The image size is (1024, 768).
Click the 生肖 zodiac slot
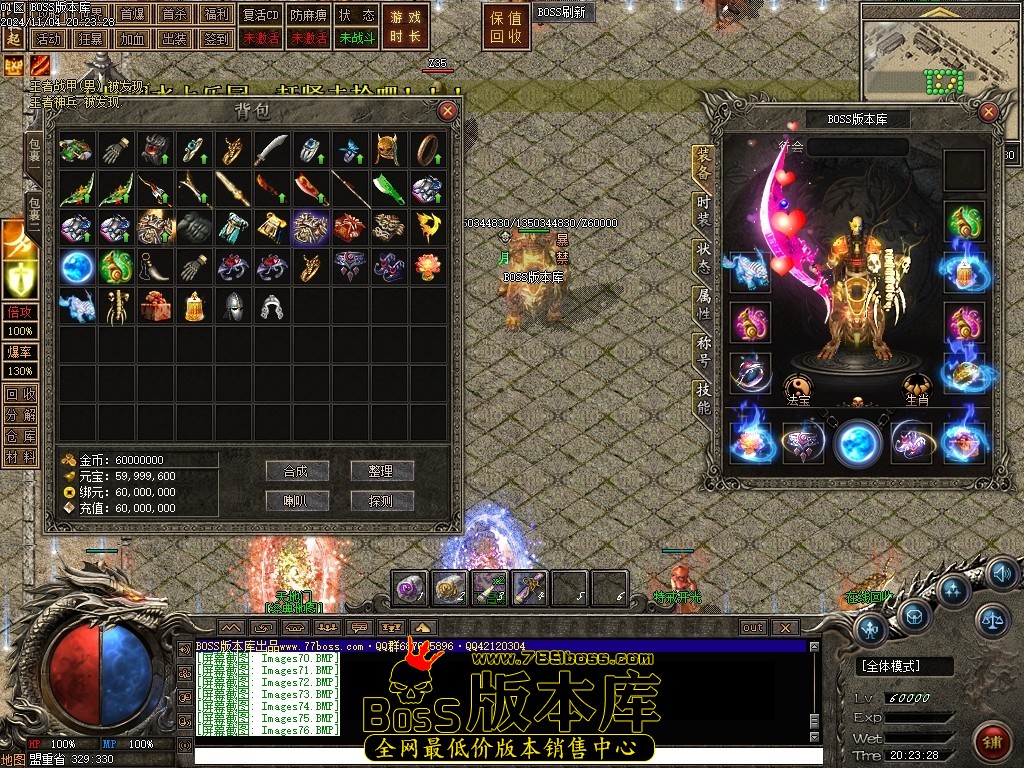coord(916,386)
